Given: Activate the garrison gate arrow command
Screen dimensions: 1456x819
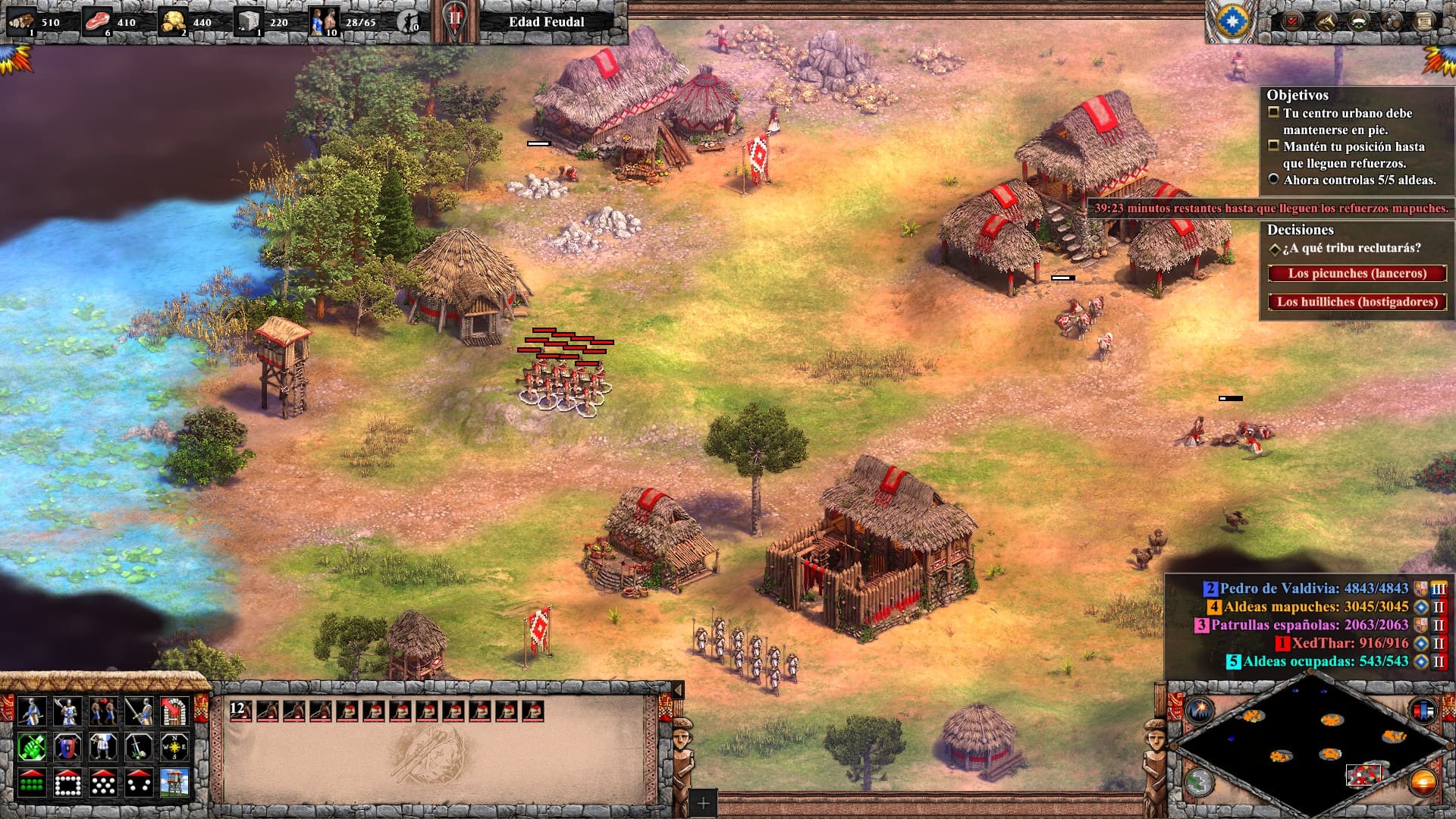Looking at the screenshot, I should pos(174,711).
